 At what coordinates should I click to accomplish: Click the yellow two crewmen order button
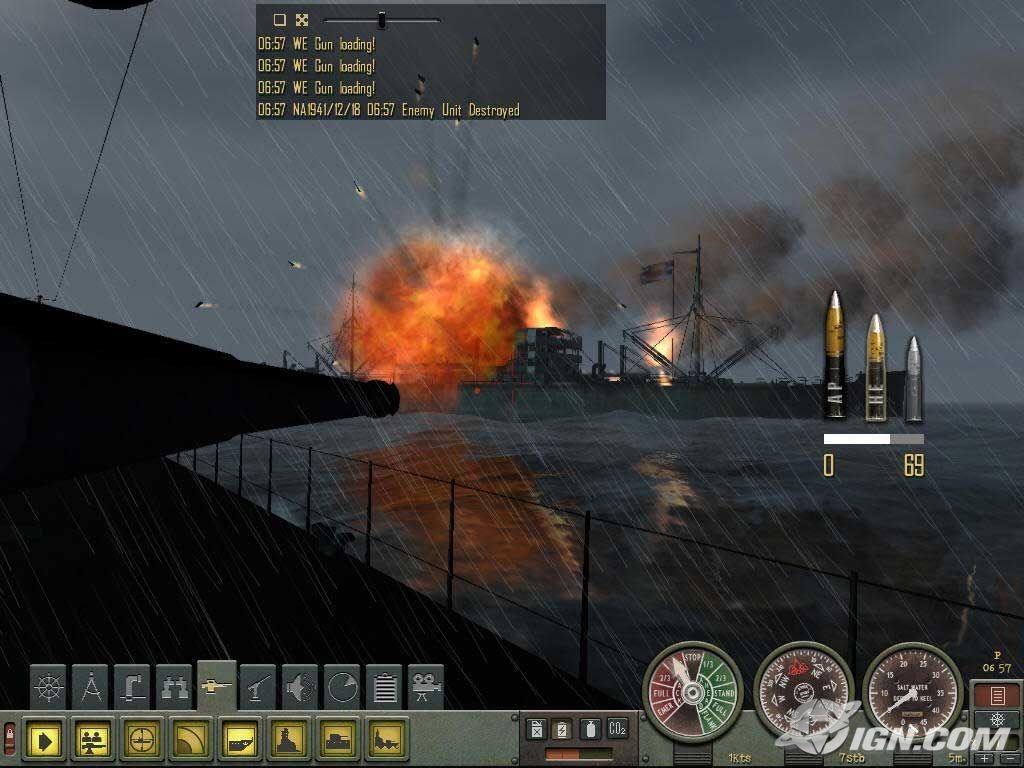click(94, 740)
